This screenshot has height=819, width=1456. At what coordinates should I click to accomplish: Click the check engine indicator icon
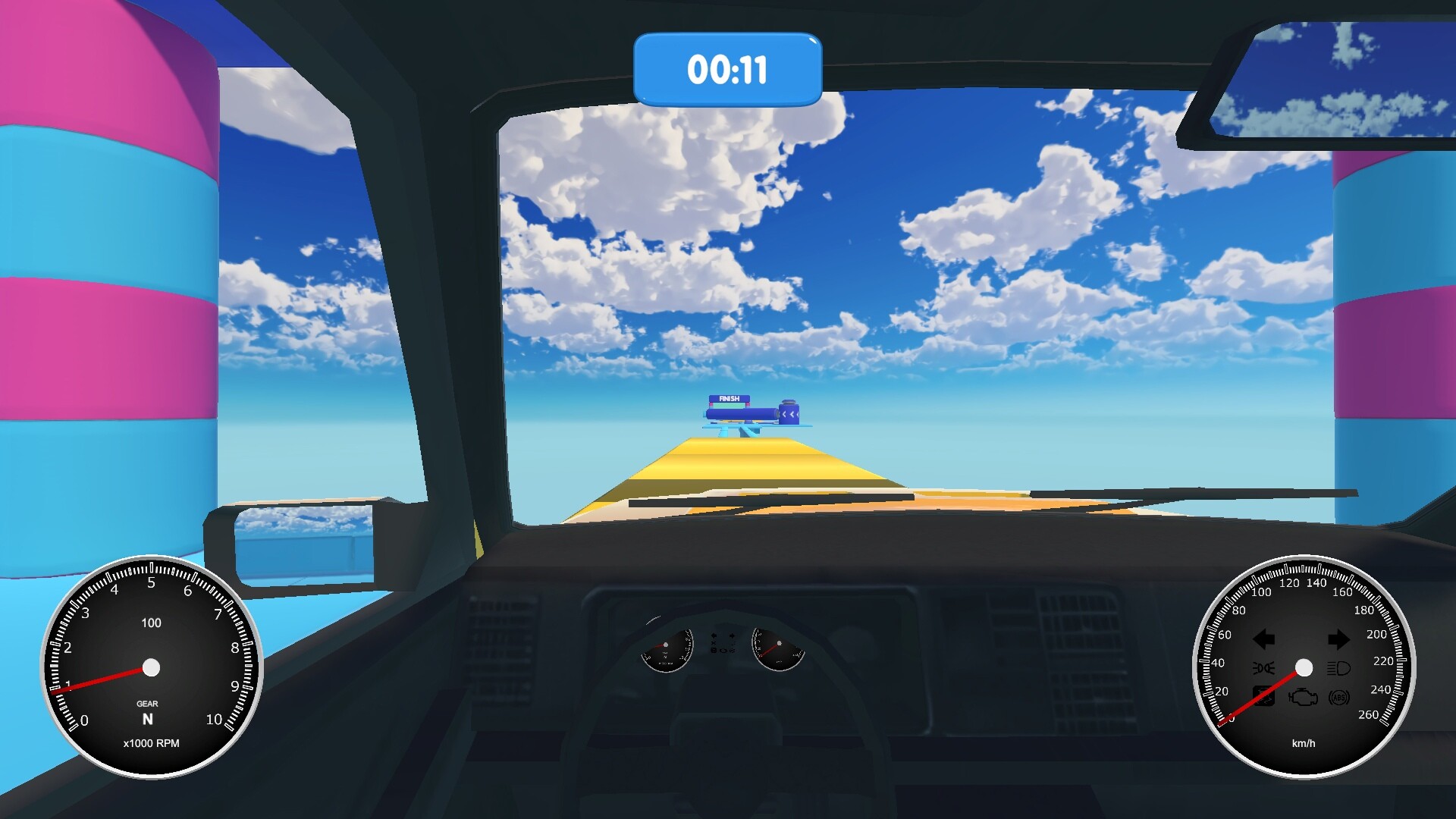1304,697
